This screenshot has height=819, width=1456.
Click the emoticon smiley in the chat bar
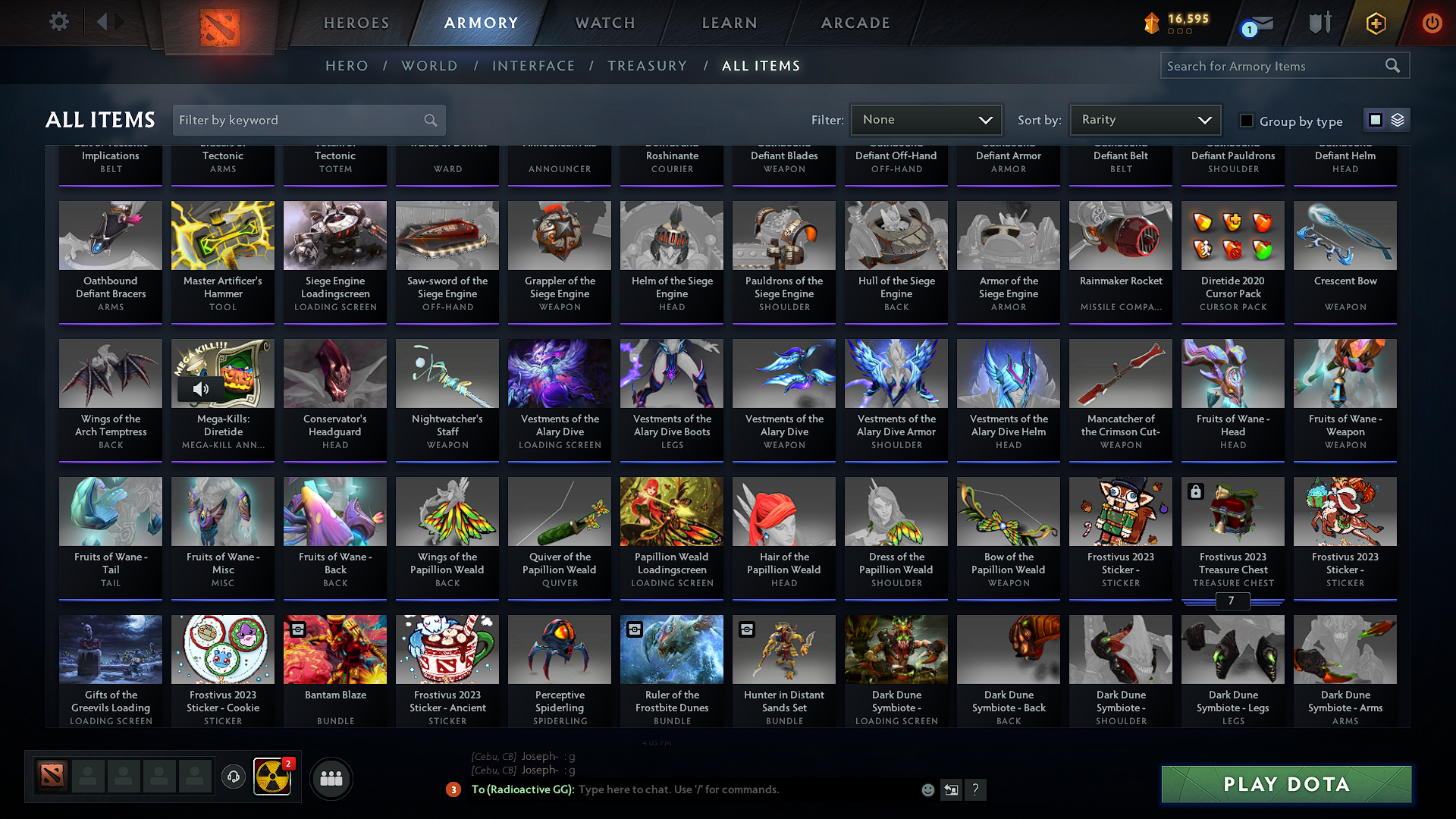927,790
